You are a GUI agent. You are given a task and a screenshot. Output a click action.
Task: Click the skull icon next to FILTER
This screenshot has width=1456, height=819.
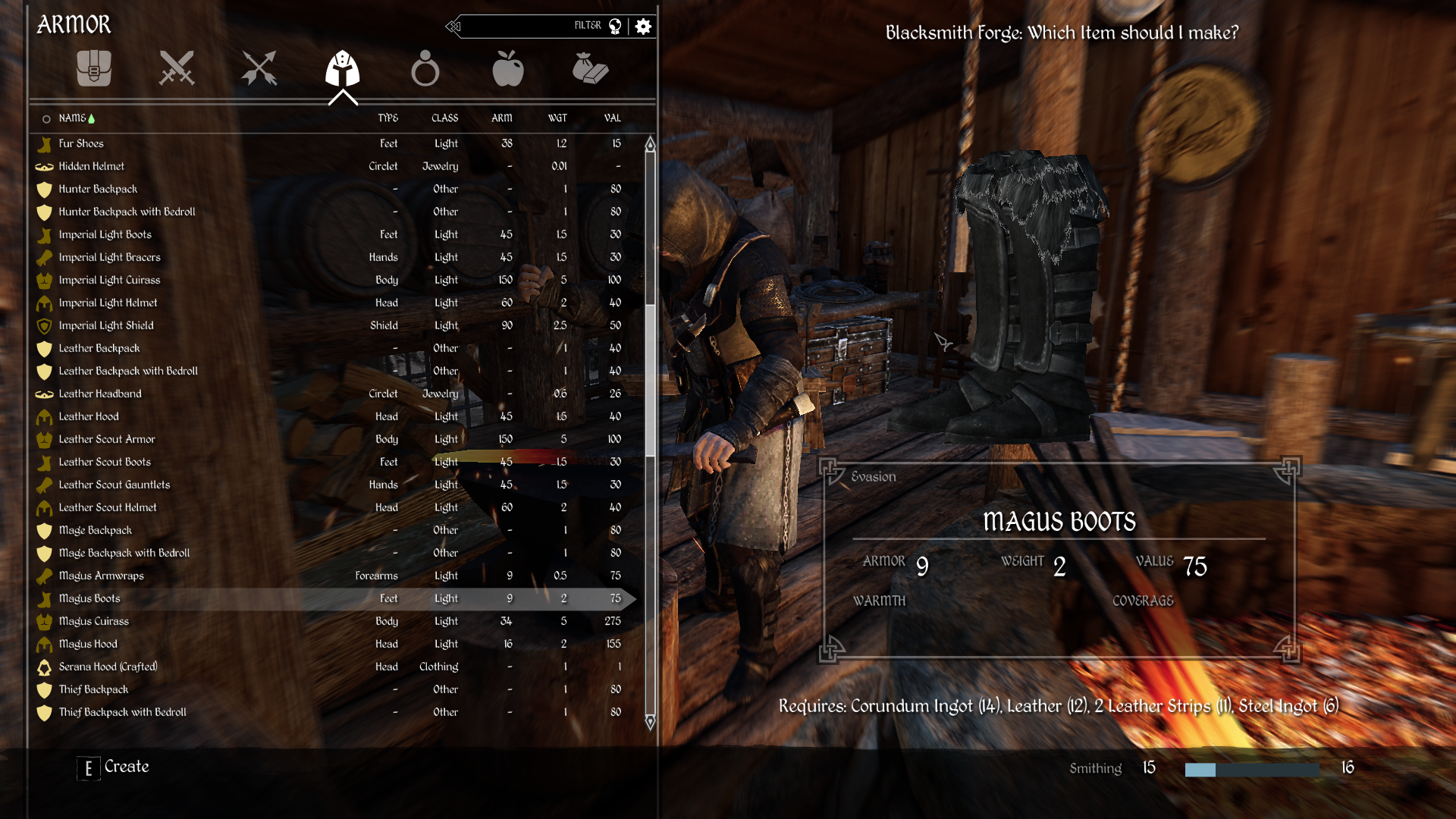tap(617, 25)
